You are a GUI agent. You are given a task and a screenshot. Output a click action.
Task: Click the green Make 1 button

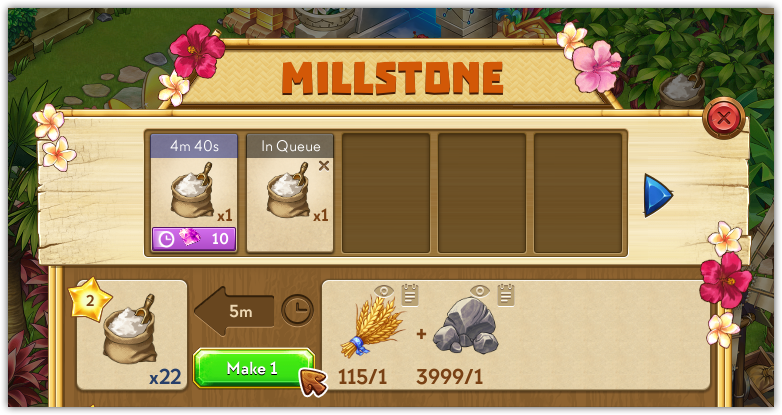(253, 368)
